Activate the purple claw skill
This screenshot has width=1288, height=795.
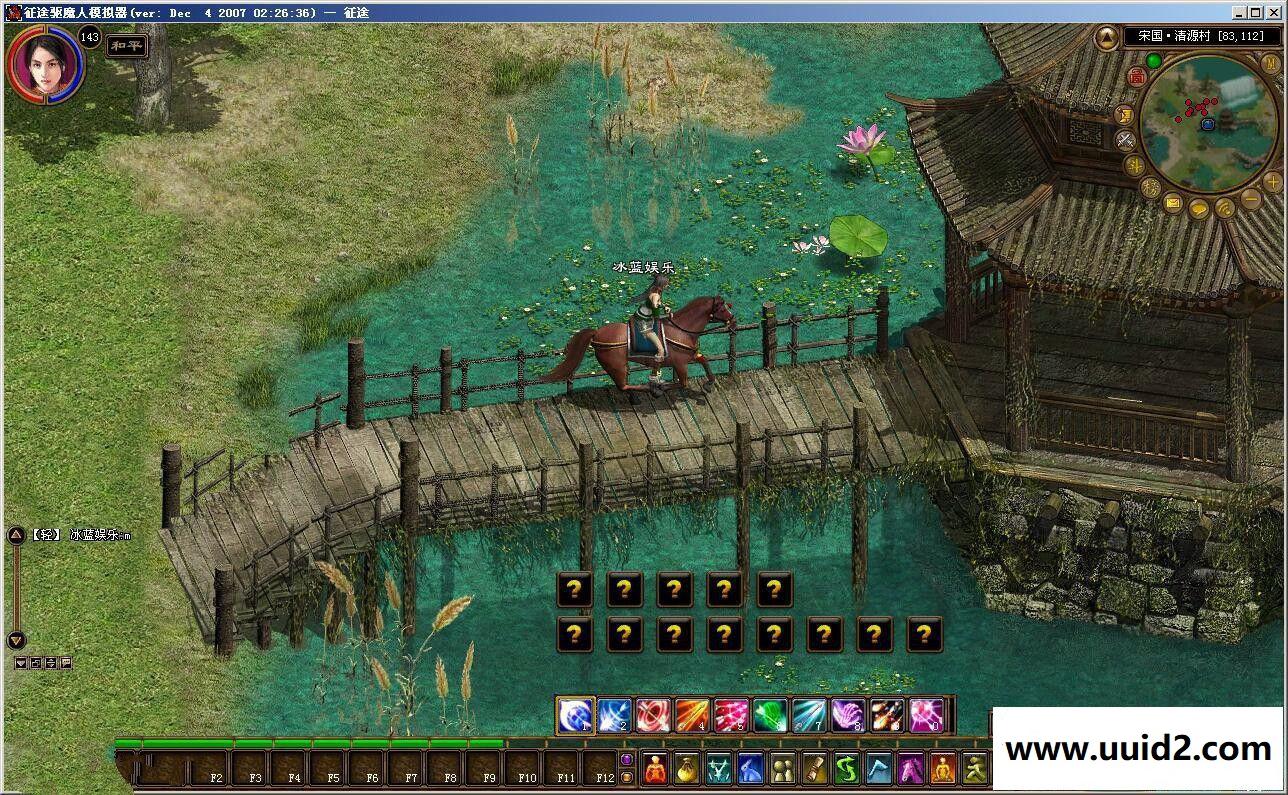[848, 715]
